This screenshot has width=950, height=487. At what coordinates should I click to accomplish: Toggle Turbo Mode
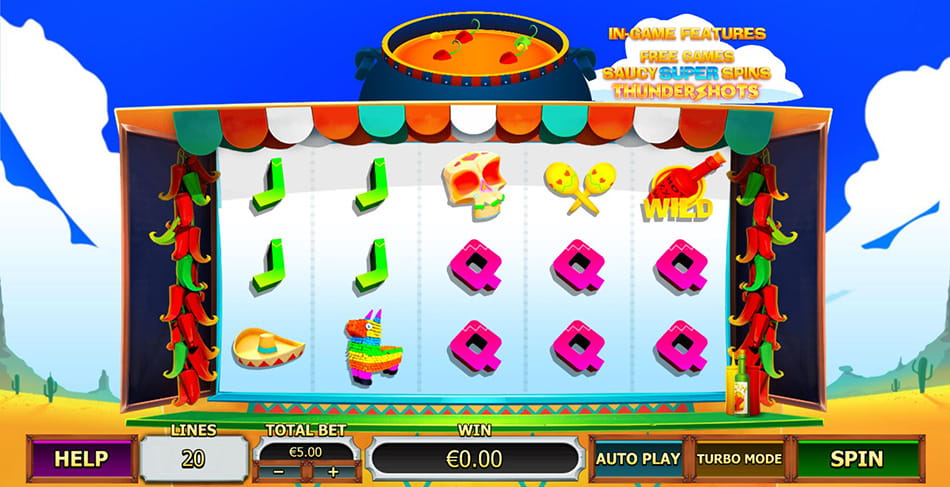(739, 459)
